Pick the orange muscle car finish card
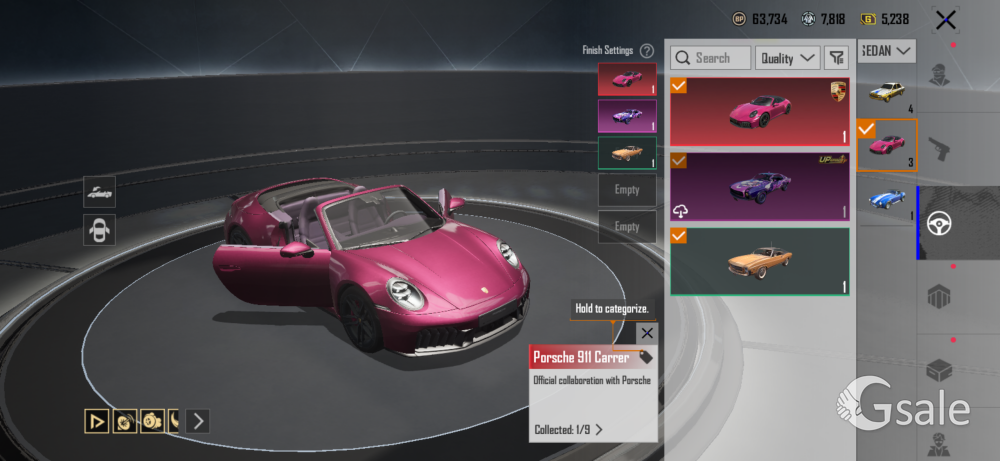The height and width of the screenshot is (461, 1000). point(760,261)
